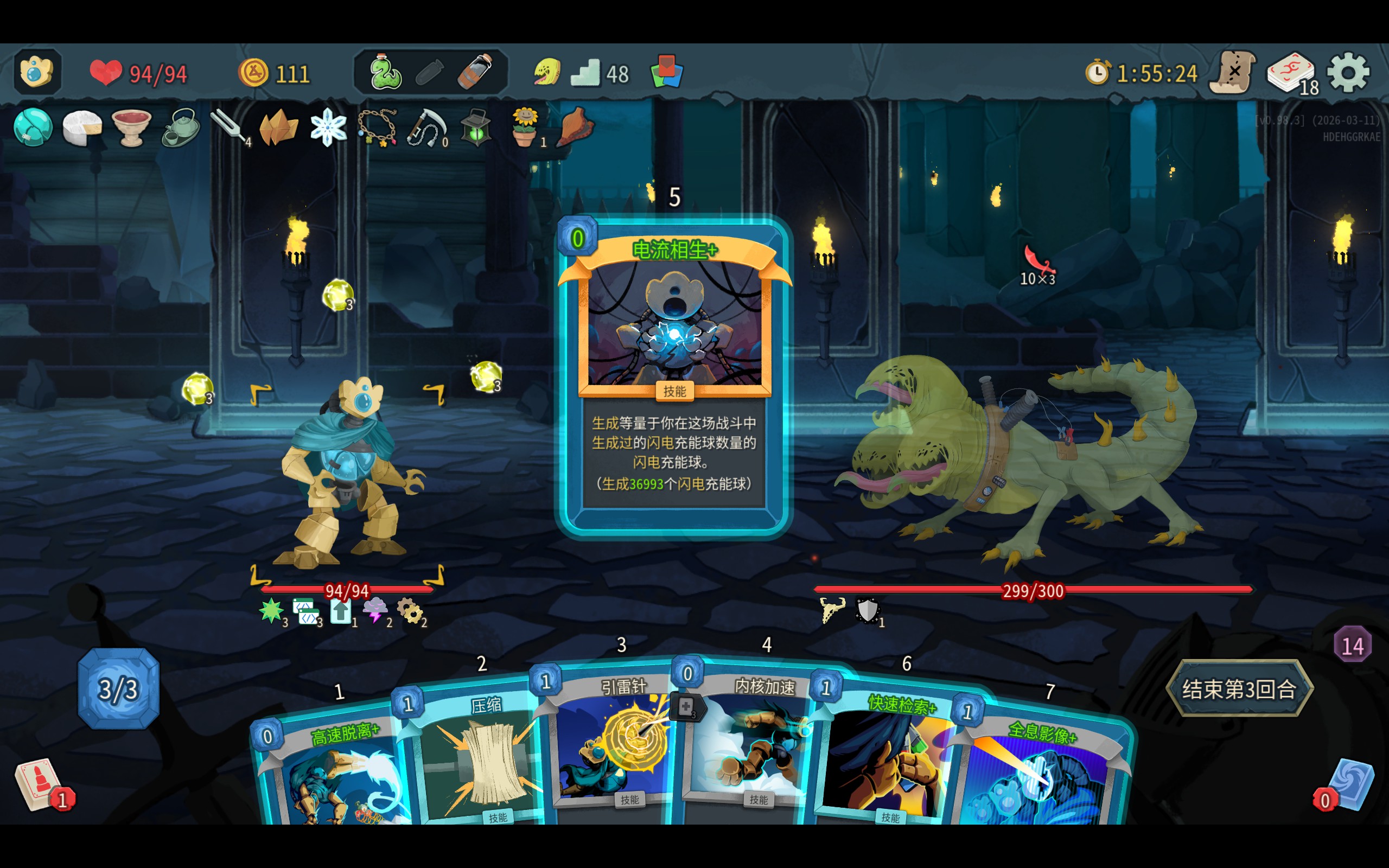Click the 结束第3回合 end turn button
The image size is (1389, 868).
1239,688
